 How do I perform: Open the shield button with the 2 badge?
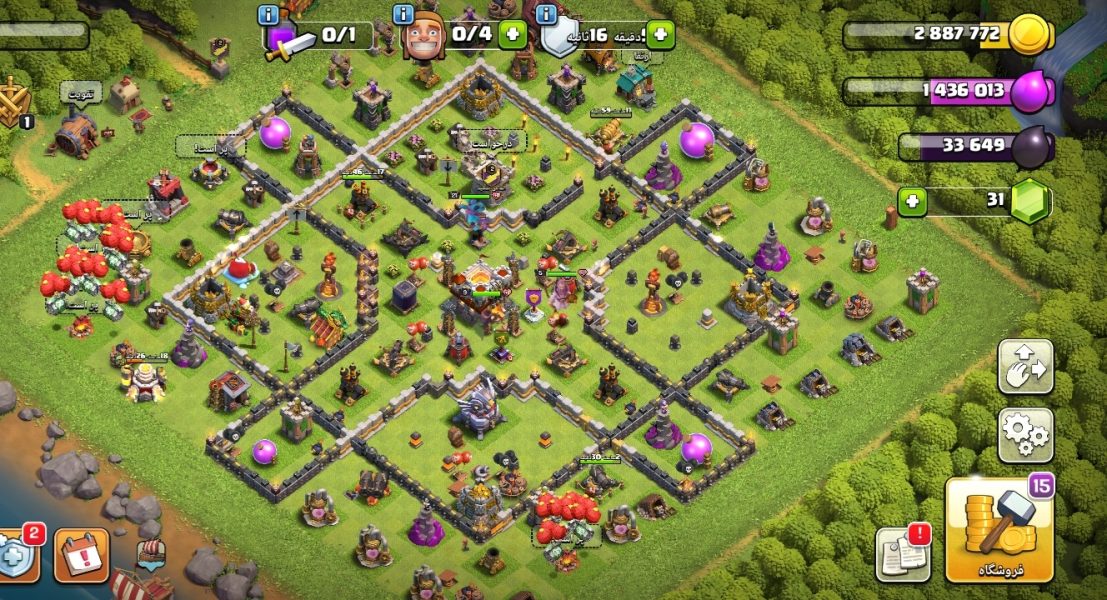click(17, 555)
